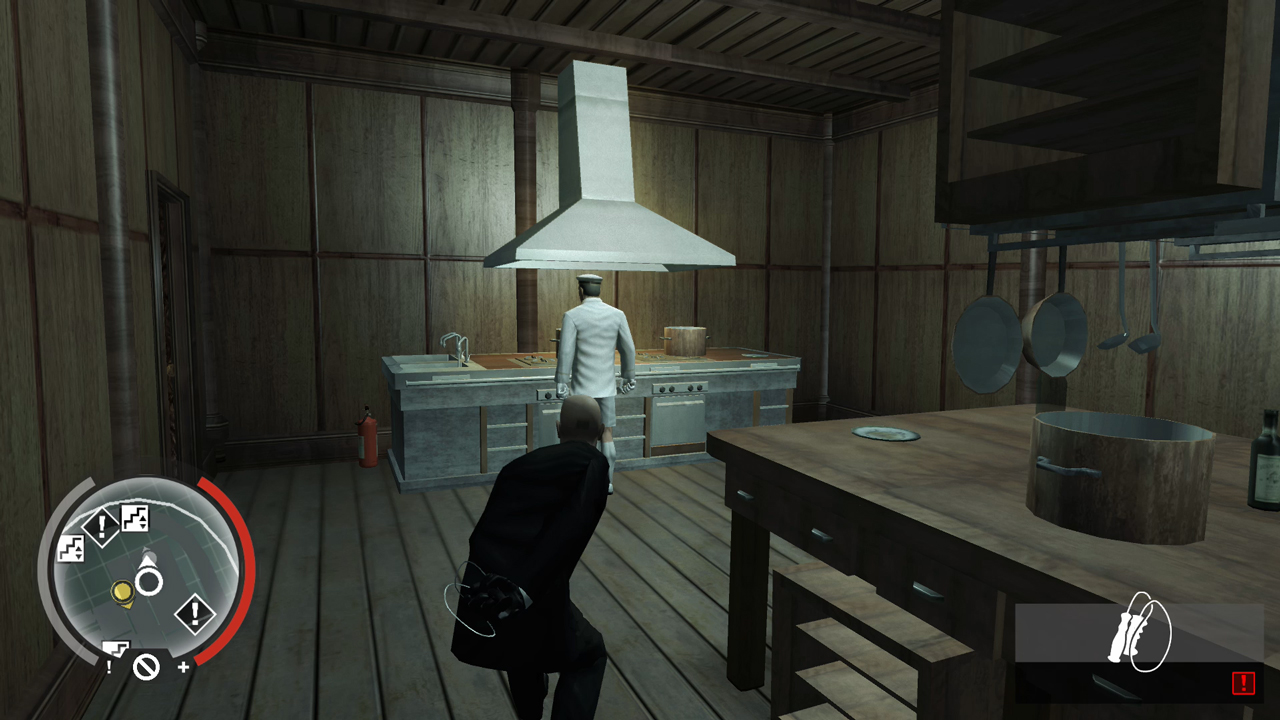Click the player direction arrow on minimap
Screen dimensions: 1280x720
tap(146, 561)
